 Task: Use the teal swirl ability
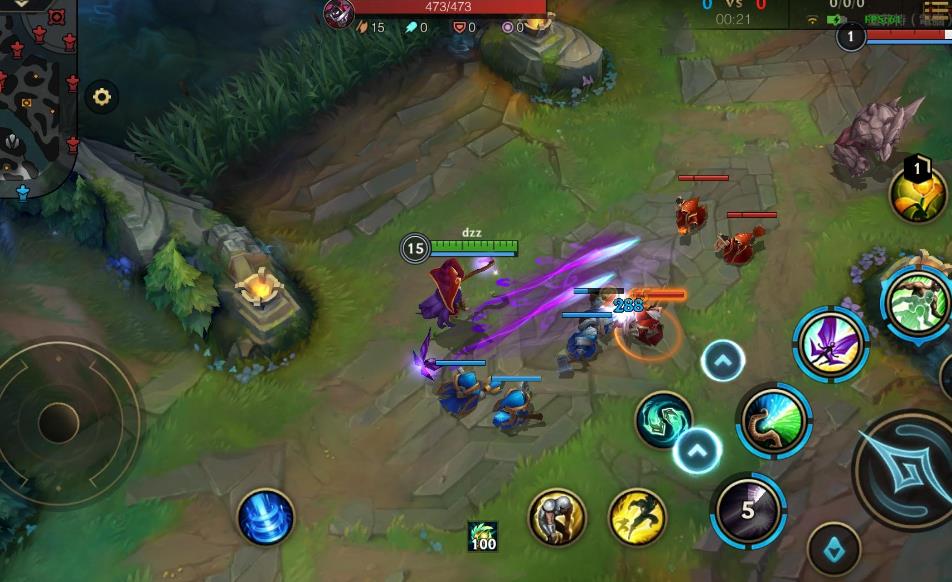point(663,419)
